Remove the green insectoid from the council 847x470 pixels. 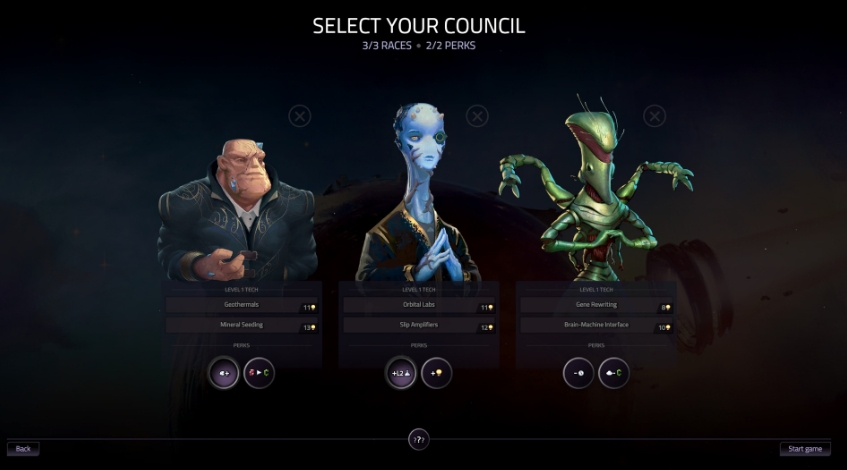[654, 116]
